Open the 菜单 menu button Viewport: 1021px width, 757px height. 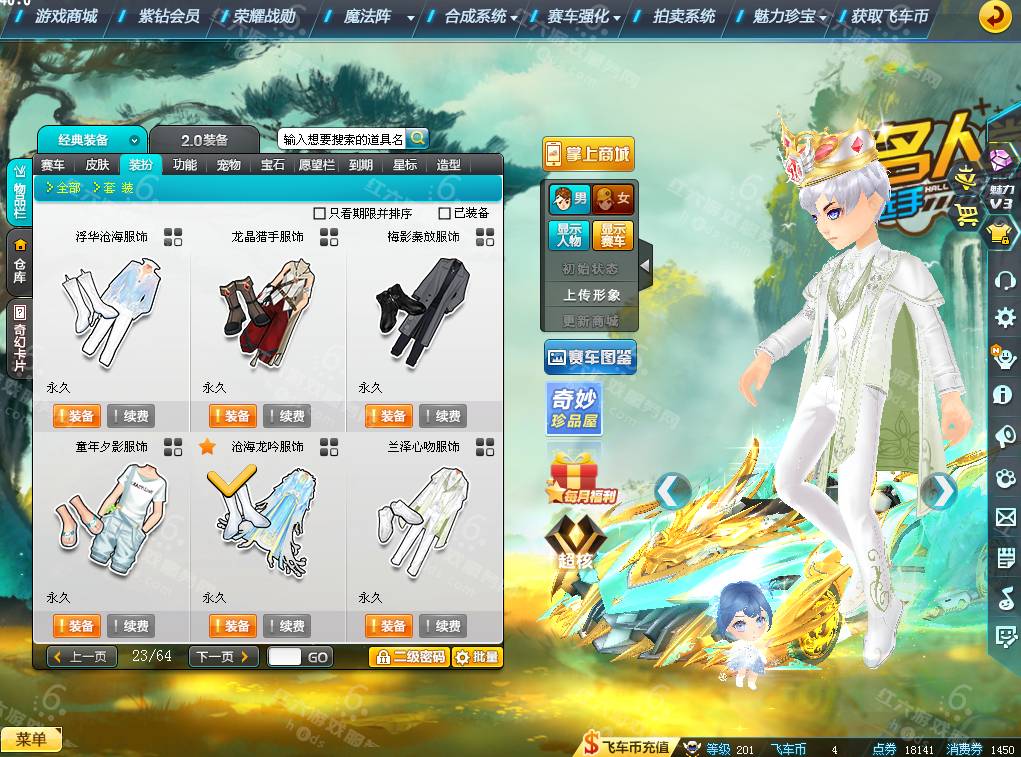(x=31, y=740)
